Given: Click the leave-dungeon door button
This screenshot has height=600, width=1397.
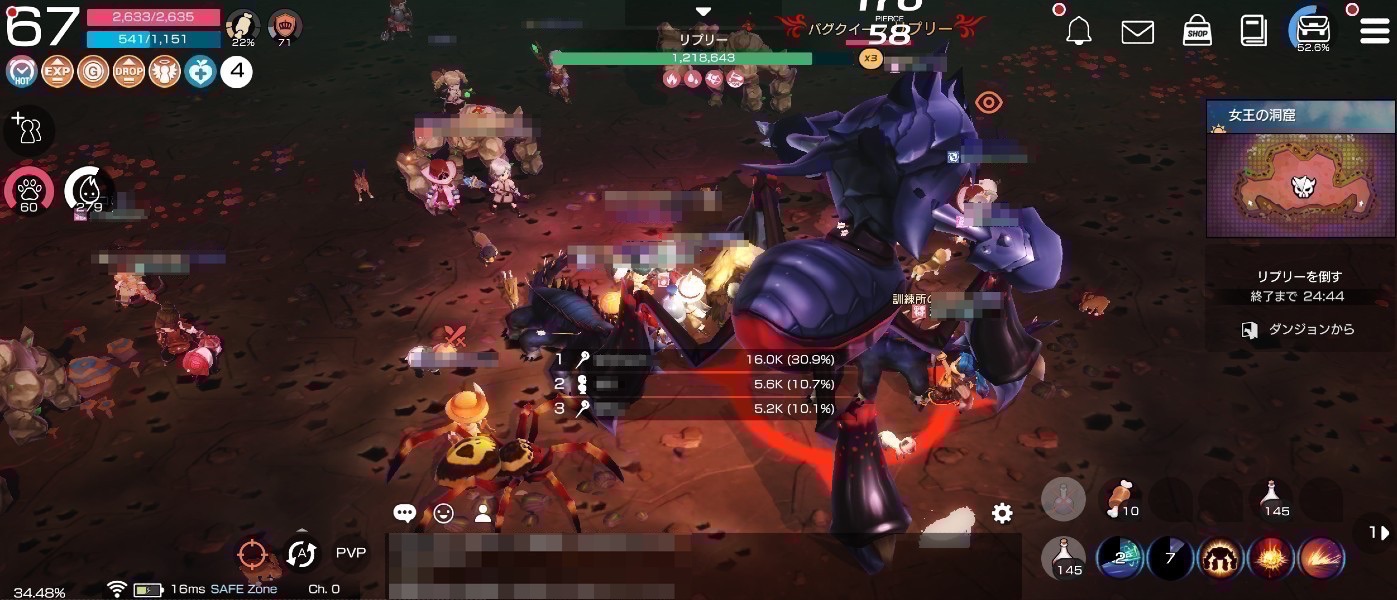Looking at the screenshot, I should click(x=1249, y=330).
